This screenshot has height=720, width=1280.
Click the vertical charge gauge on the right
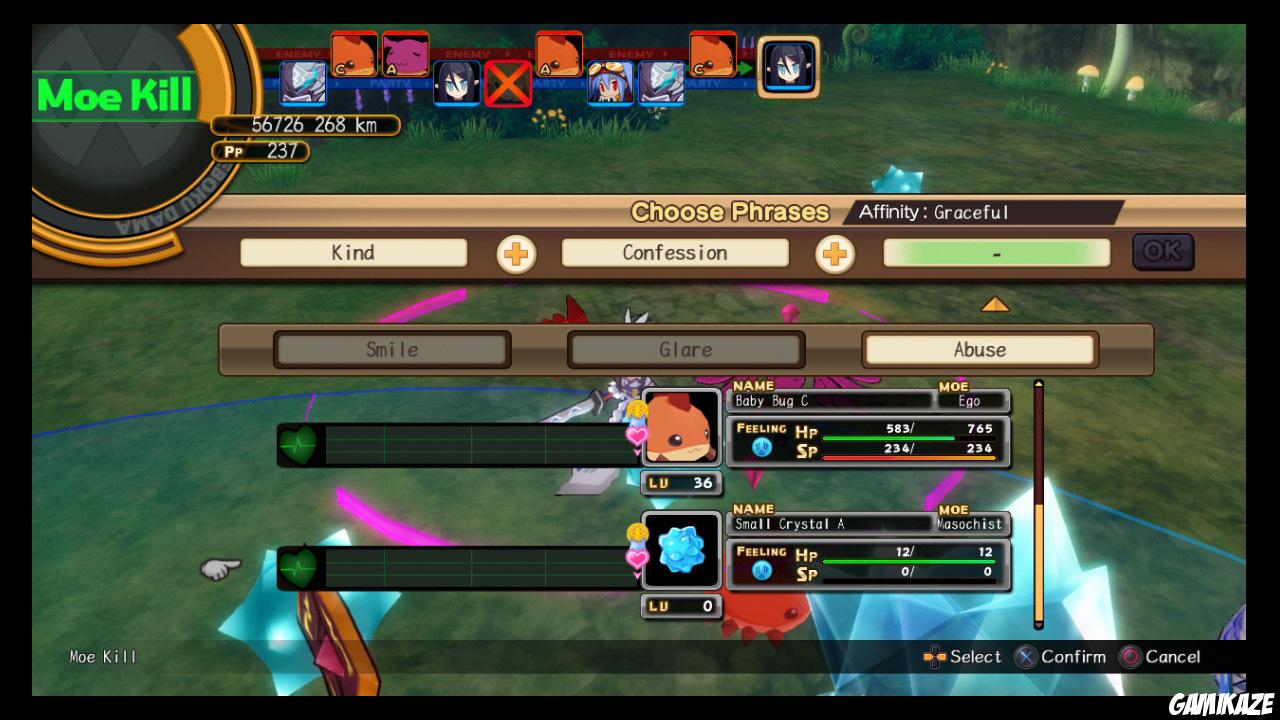[x=1038, y=500]
